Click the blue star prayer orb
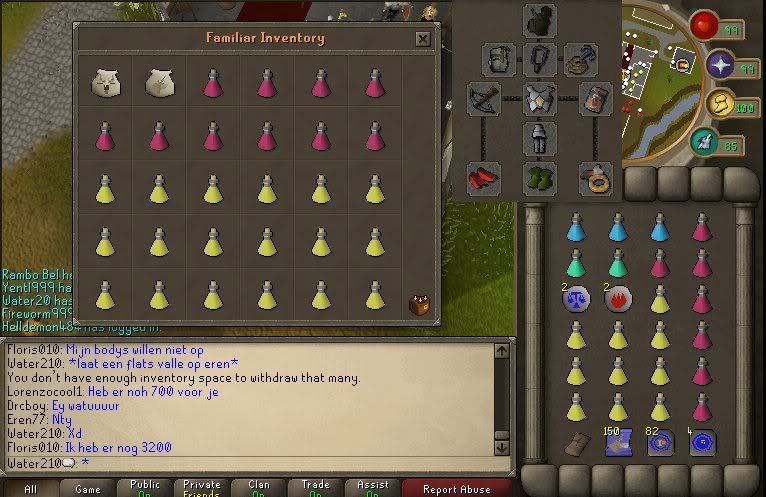The image size is (766, 497). click(721, 66)
